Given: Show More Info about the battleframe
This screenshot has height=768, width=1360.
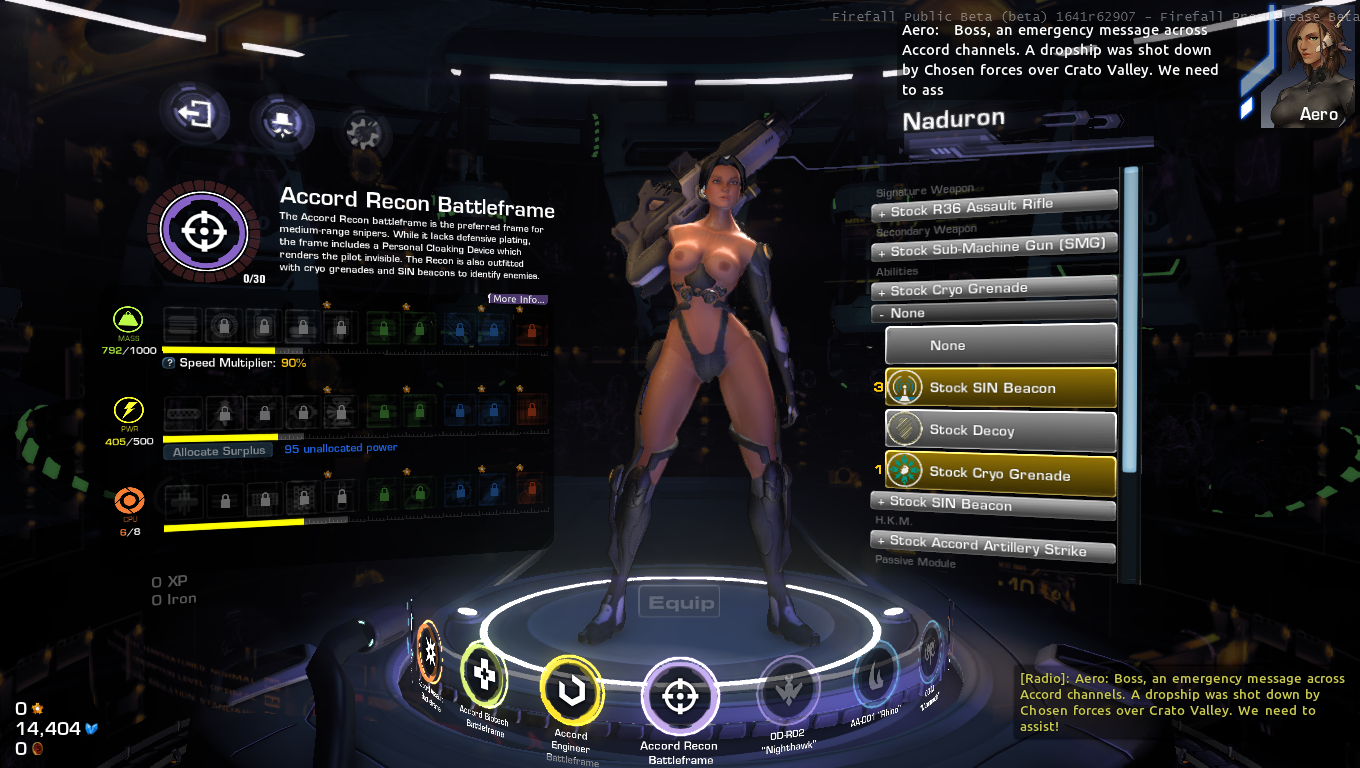Looking at the screenshot, I should [x=518, y=299].
